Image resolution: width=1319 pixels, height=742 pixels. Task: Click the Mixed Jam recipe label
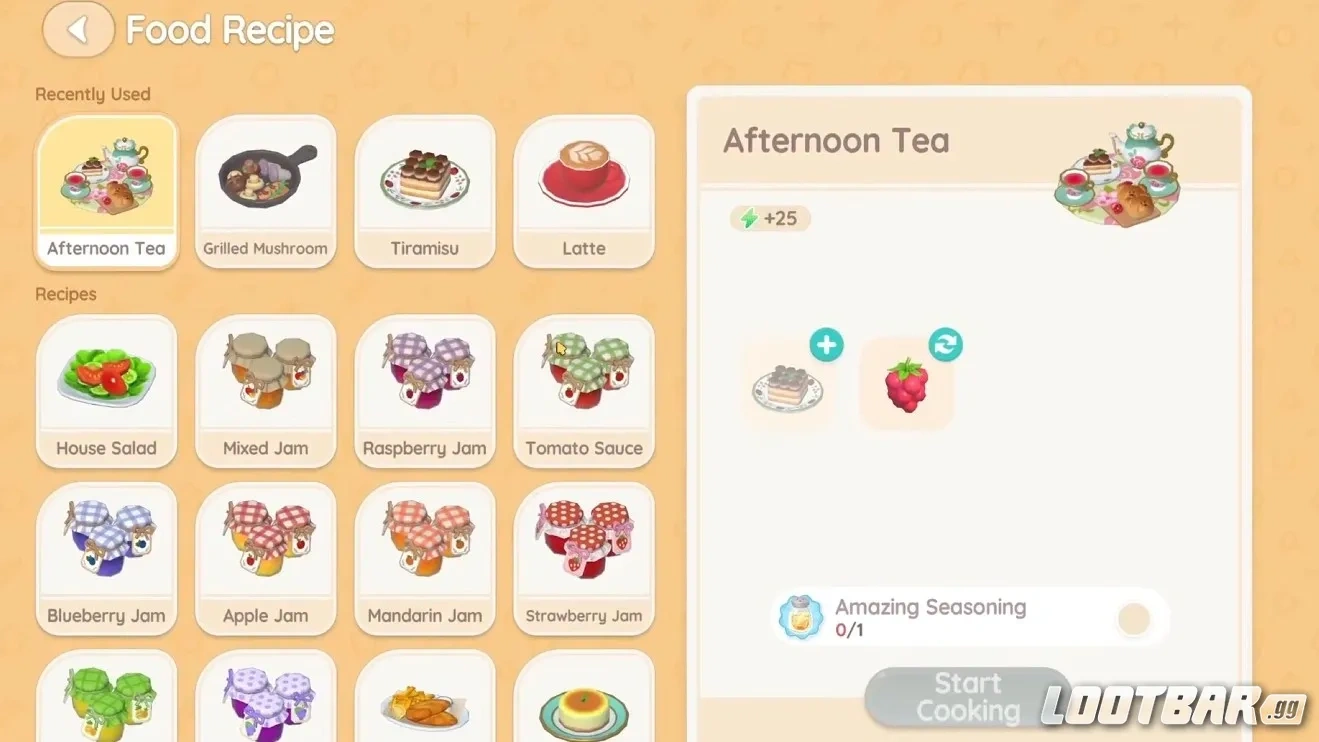pos(265,448)
